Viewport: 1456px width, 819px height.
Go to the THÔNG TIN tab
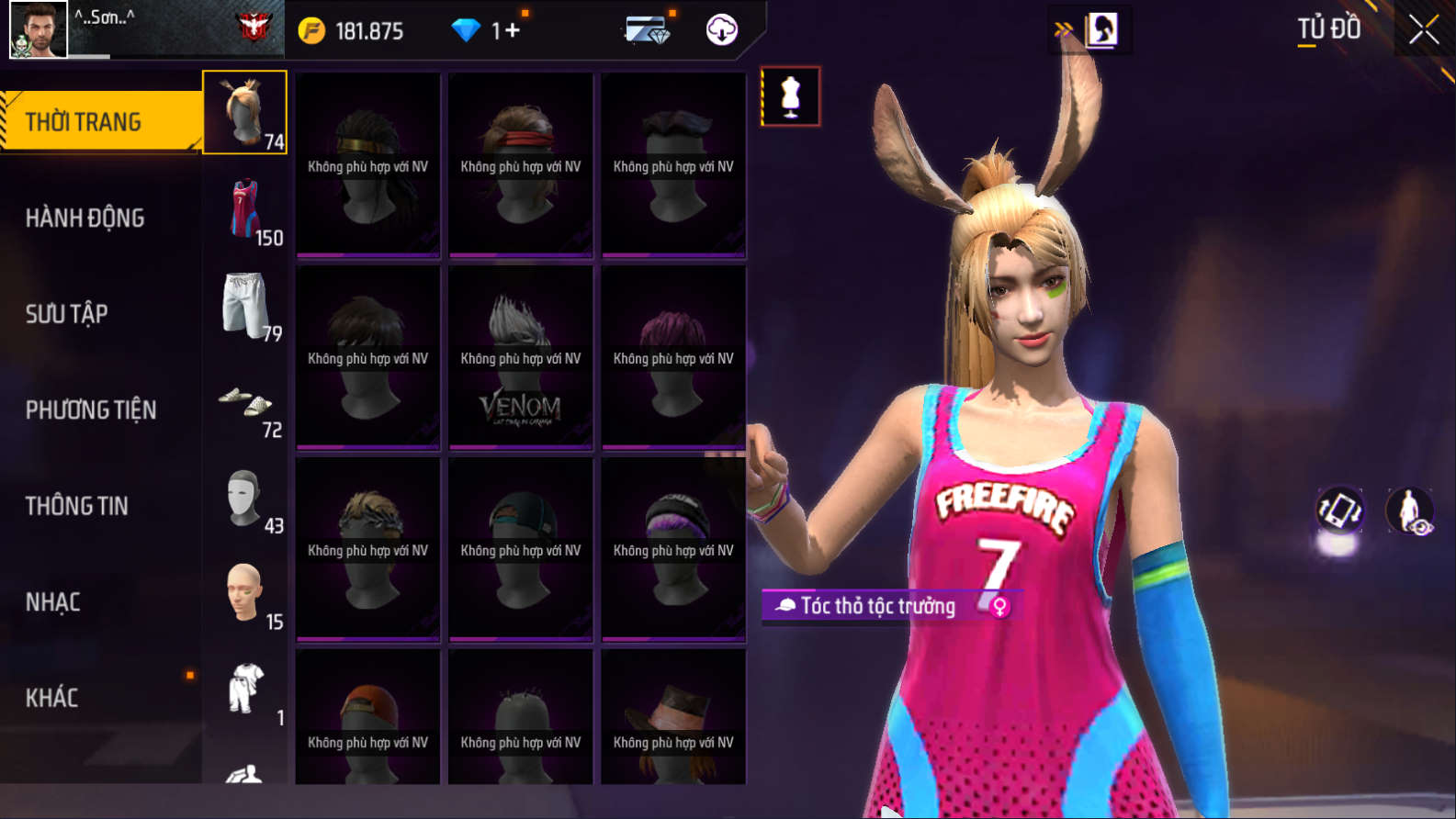tap(76, 506)
